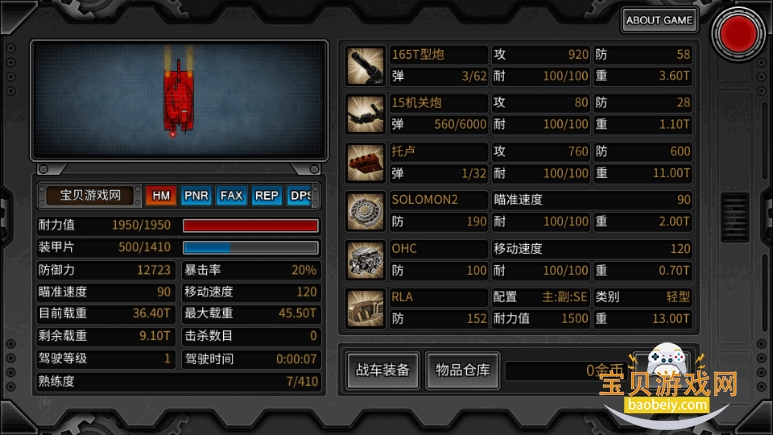Image resolution: width=773 pixels, height=435 pixels.
Task: Open the REP tab
Action: 266,195
